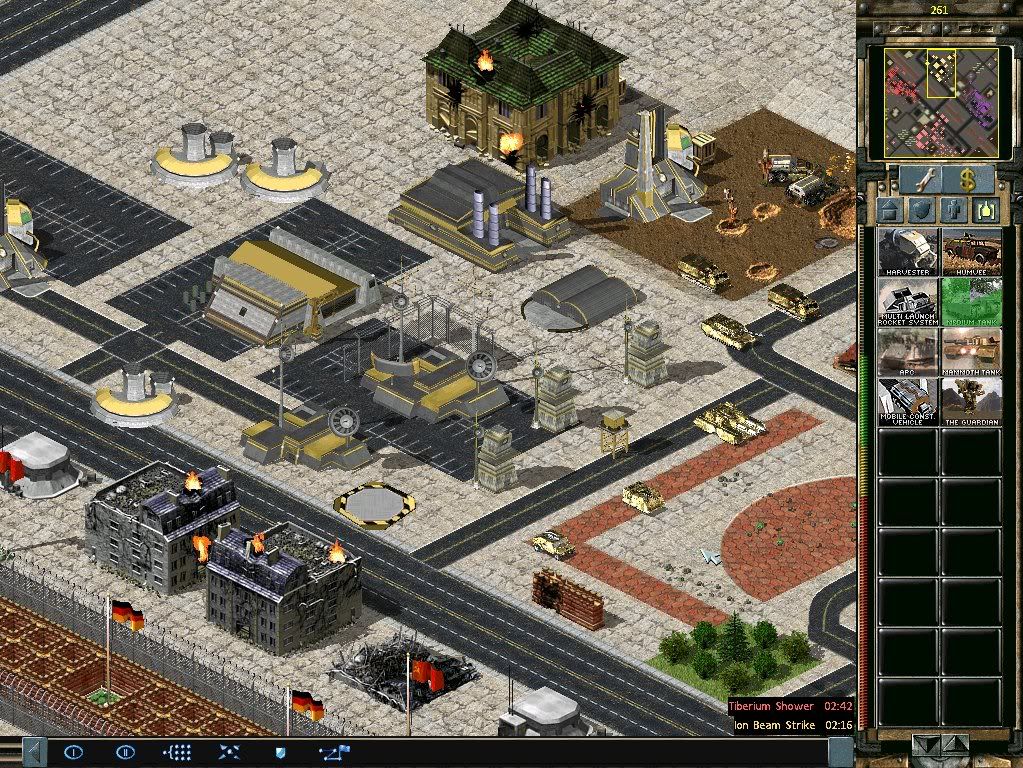The height and width of the screenshot is (768, 1023).
Task: Activate the wrench repair button
Action: (x=918, y=180)
